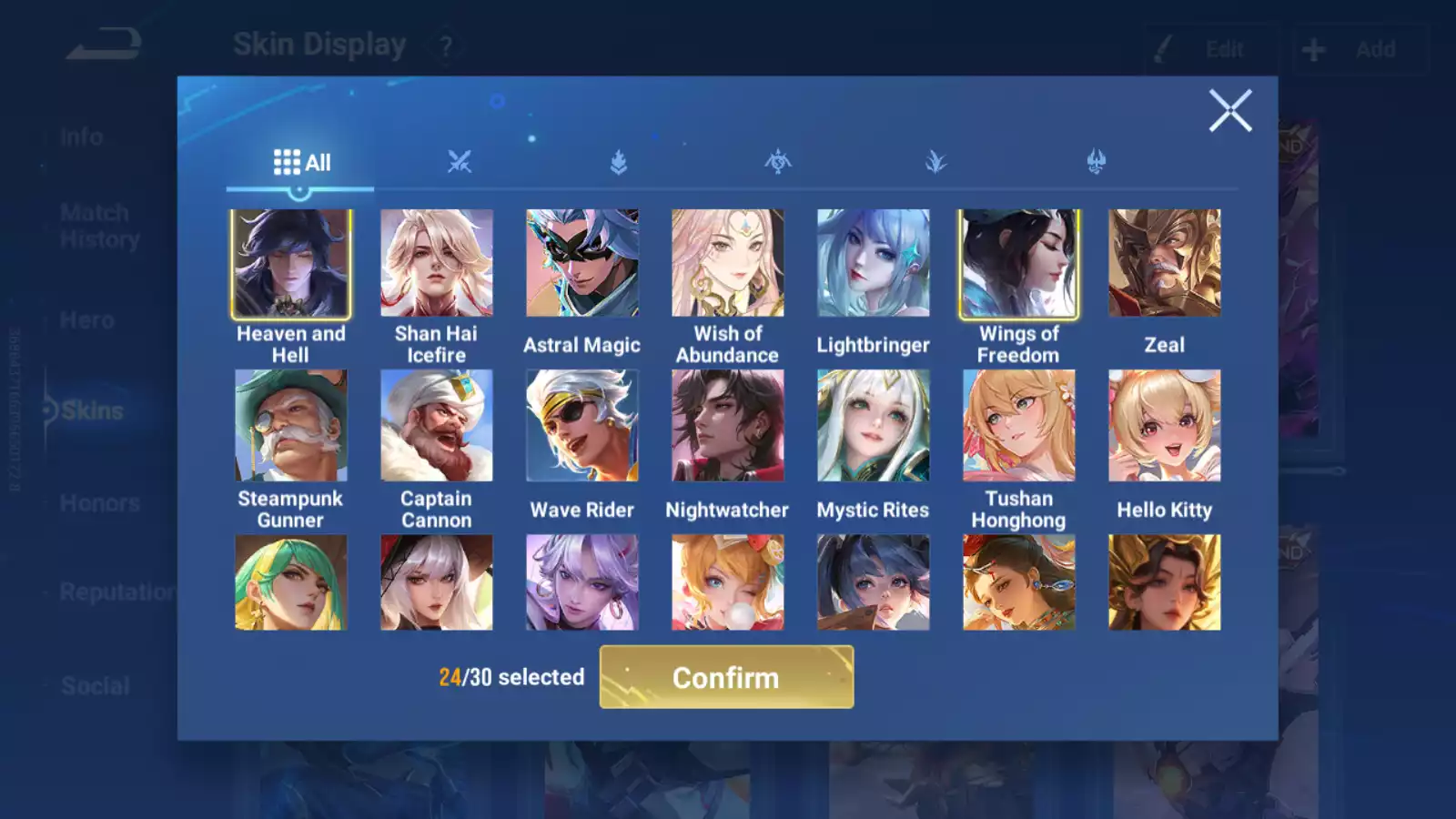Select the arrow-shaped marksman filter icon
The height and width of the screenshot is (819, 1456).
coord(619,162)
